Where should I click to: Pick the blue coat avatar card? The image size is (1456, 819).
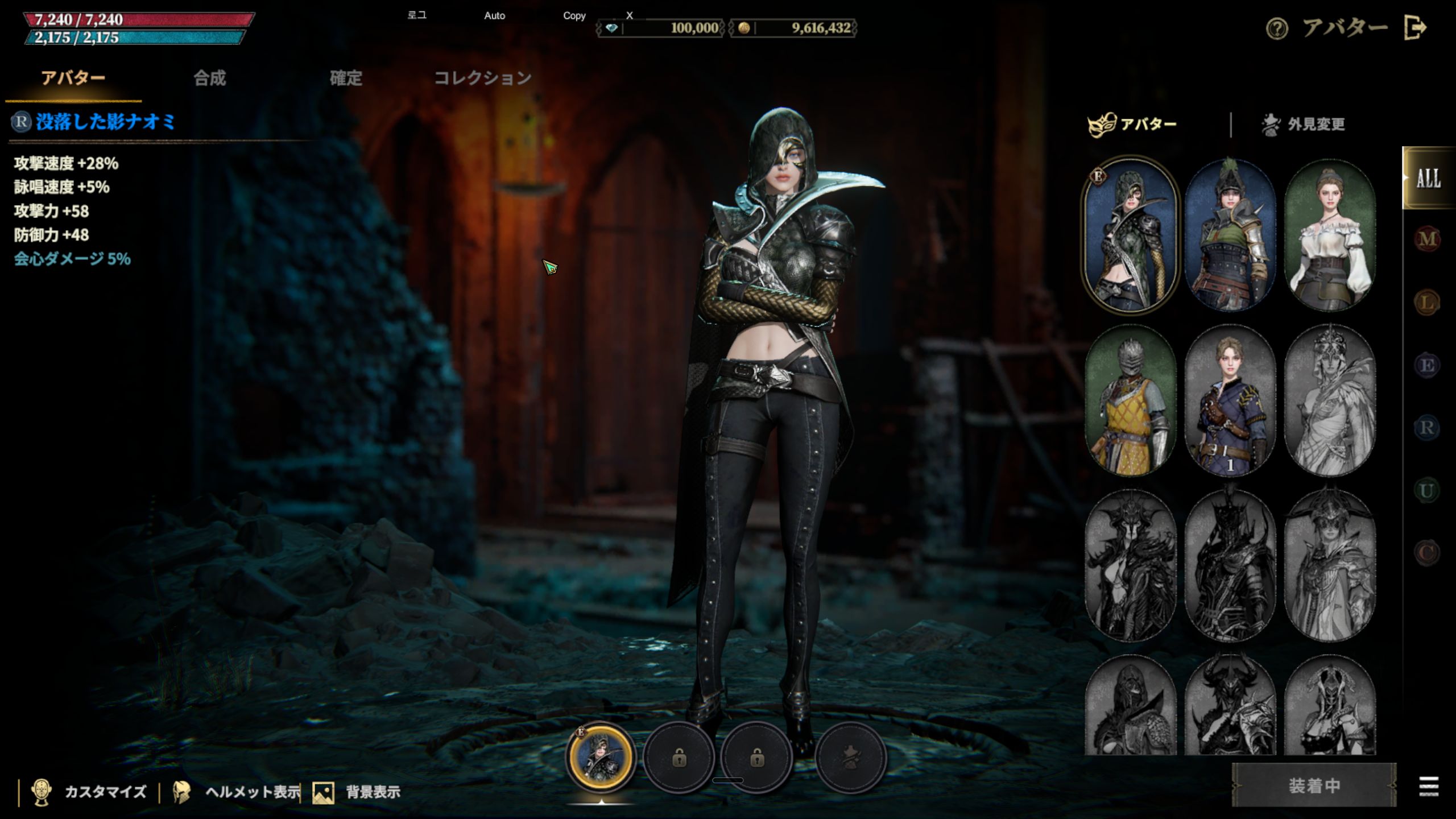(1230, 400)
